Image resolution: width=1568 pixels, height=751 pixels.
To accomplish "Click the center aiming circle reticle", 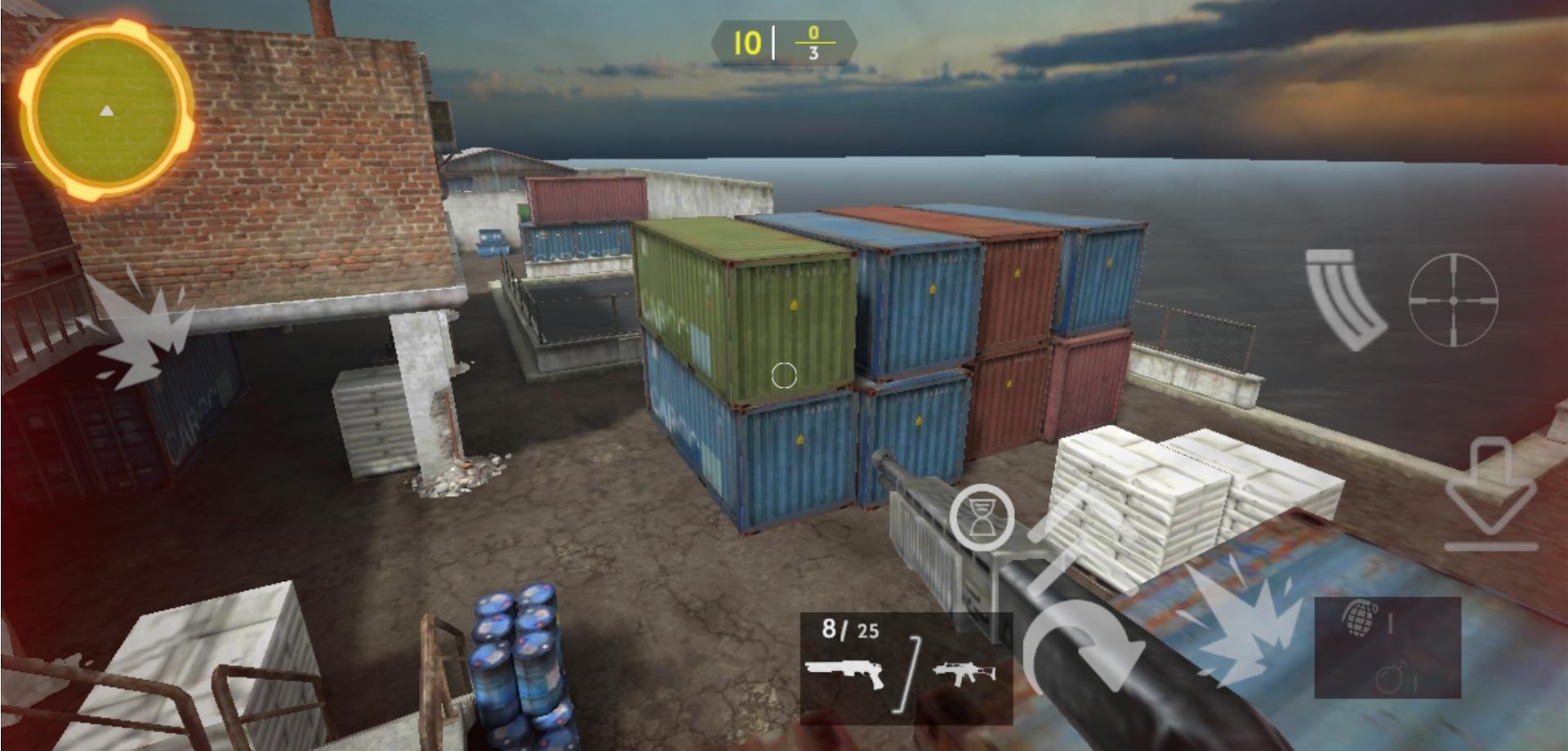I will [783, 375].
